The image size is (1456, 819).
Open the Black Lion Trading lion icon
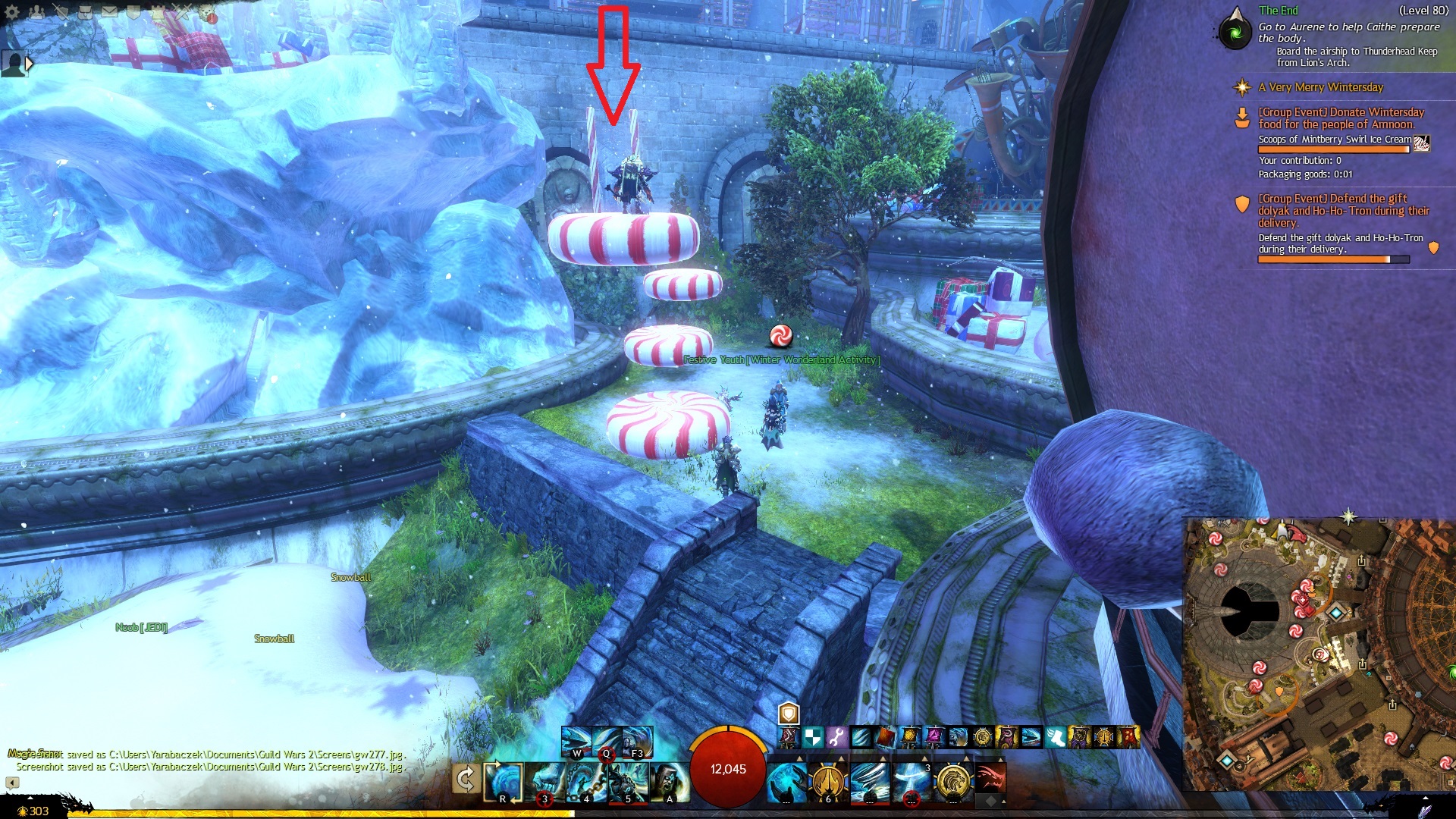(207, 12)
